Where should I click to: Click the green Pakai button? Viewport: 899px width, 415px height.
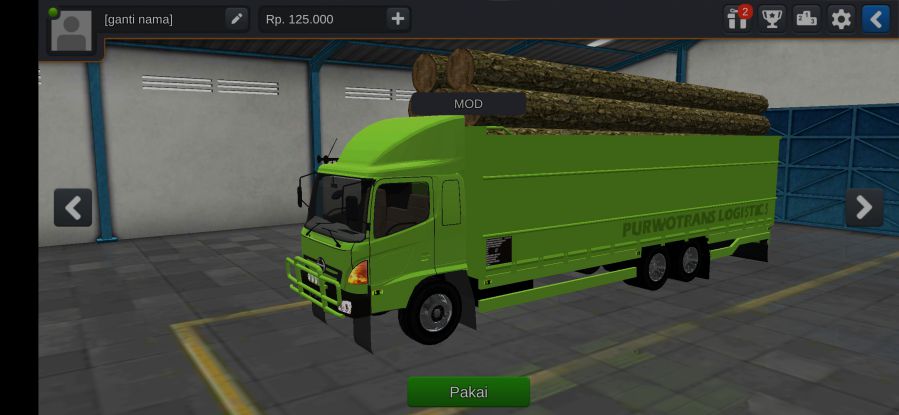[x=468, y=392]
